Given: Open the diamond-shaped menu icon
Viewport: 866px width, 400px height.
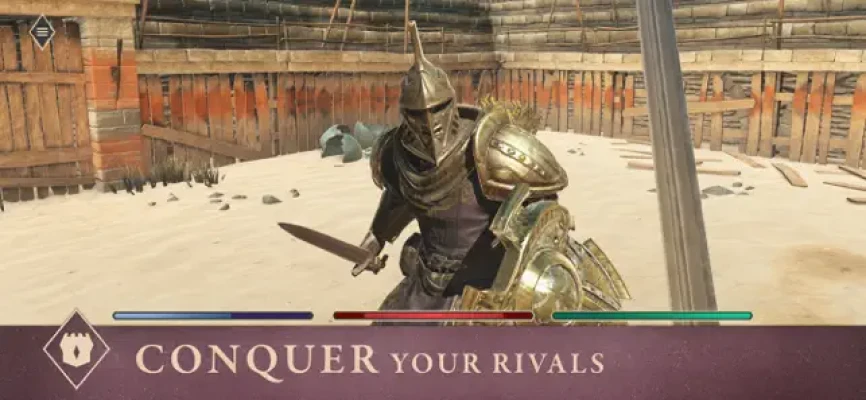Looking at the screenshot, I should click(42, 32).
